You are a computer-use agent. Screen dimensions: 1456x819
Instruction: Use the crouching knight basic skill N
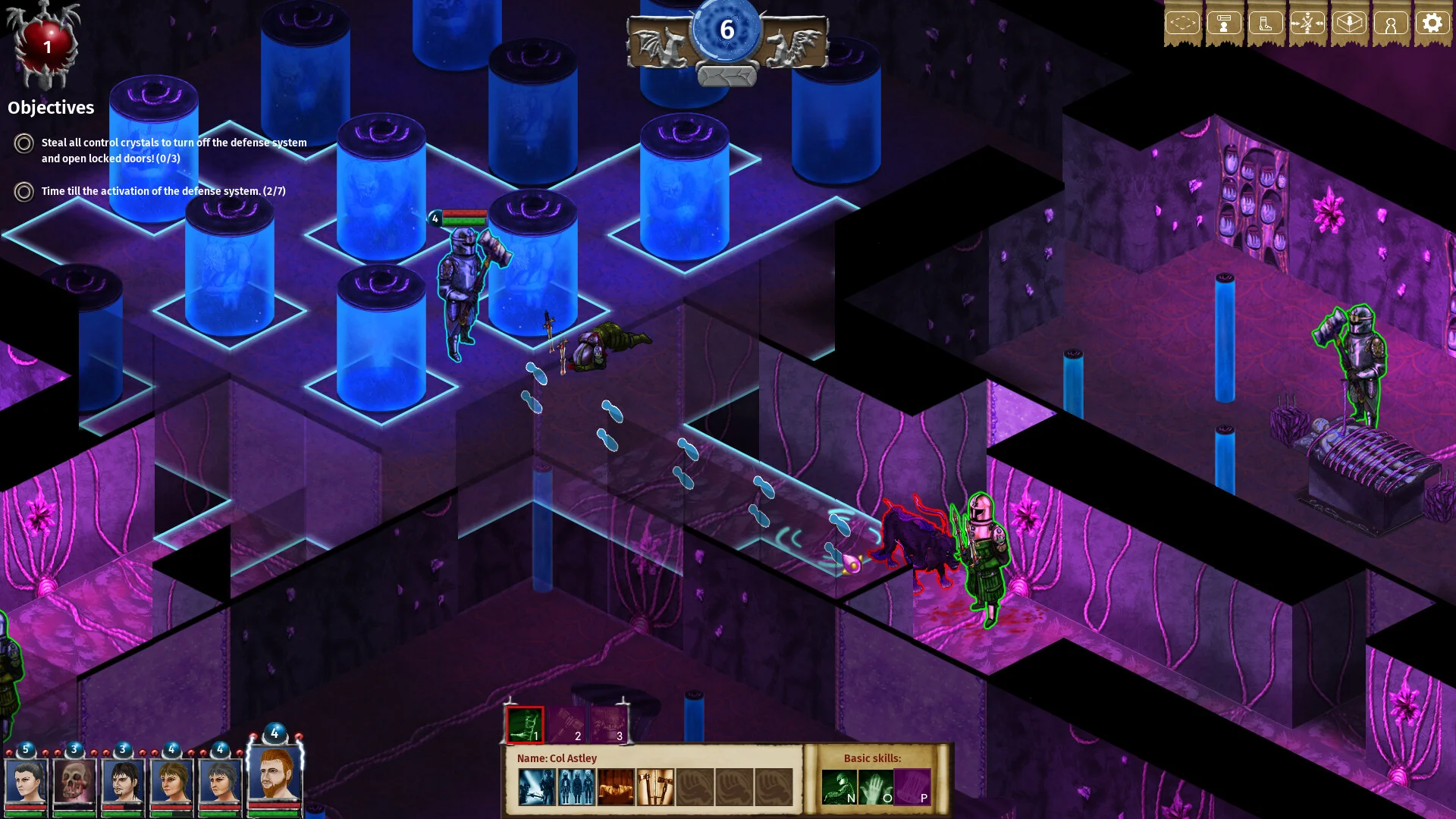coord(839,787)
